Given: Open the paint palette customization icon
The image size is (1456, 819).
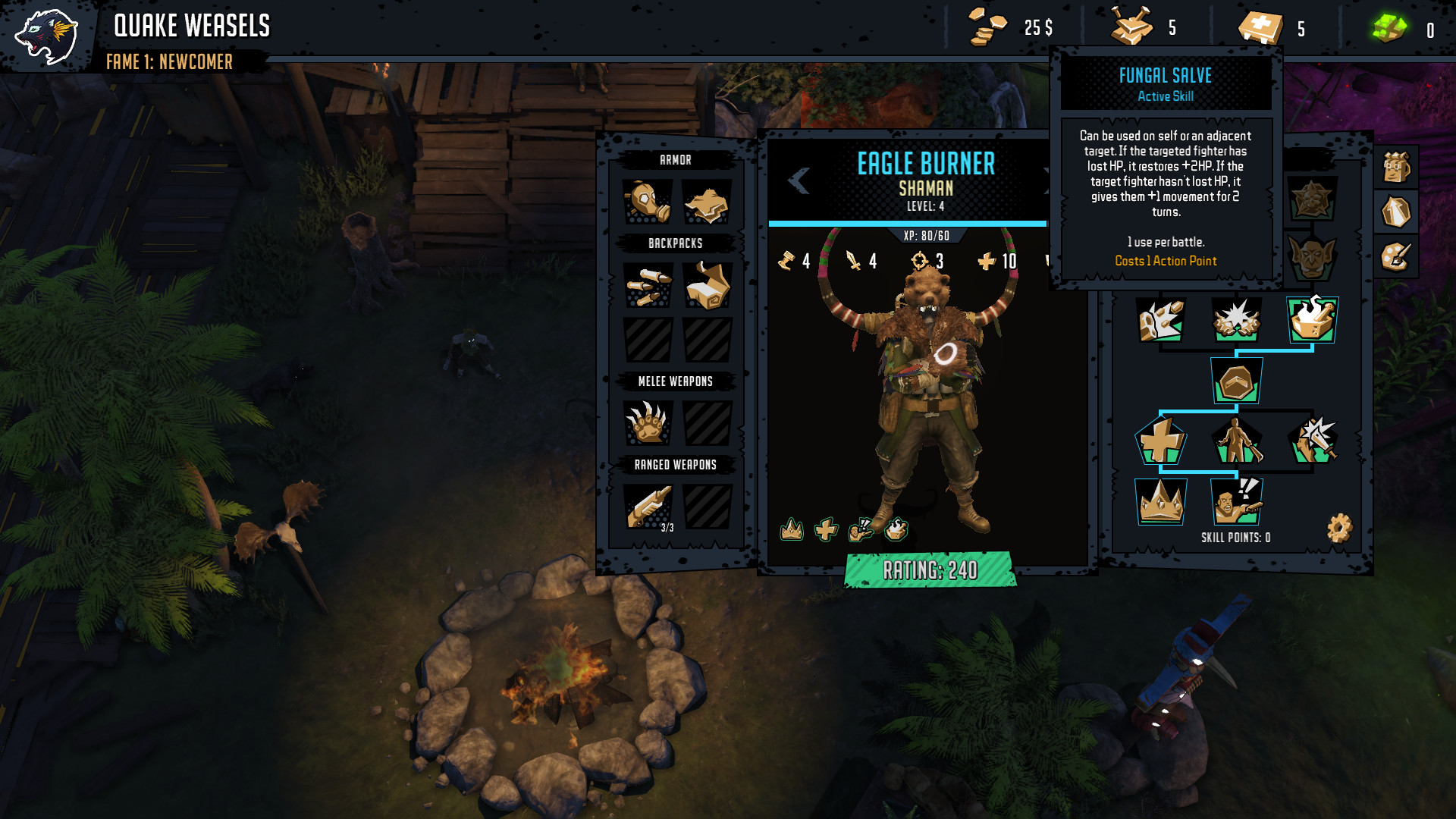Looking at the screenshot, I should (1396, 256).
